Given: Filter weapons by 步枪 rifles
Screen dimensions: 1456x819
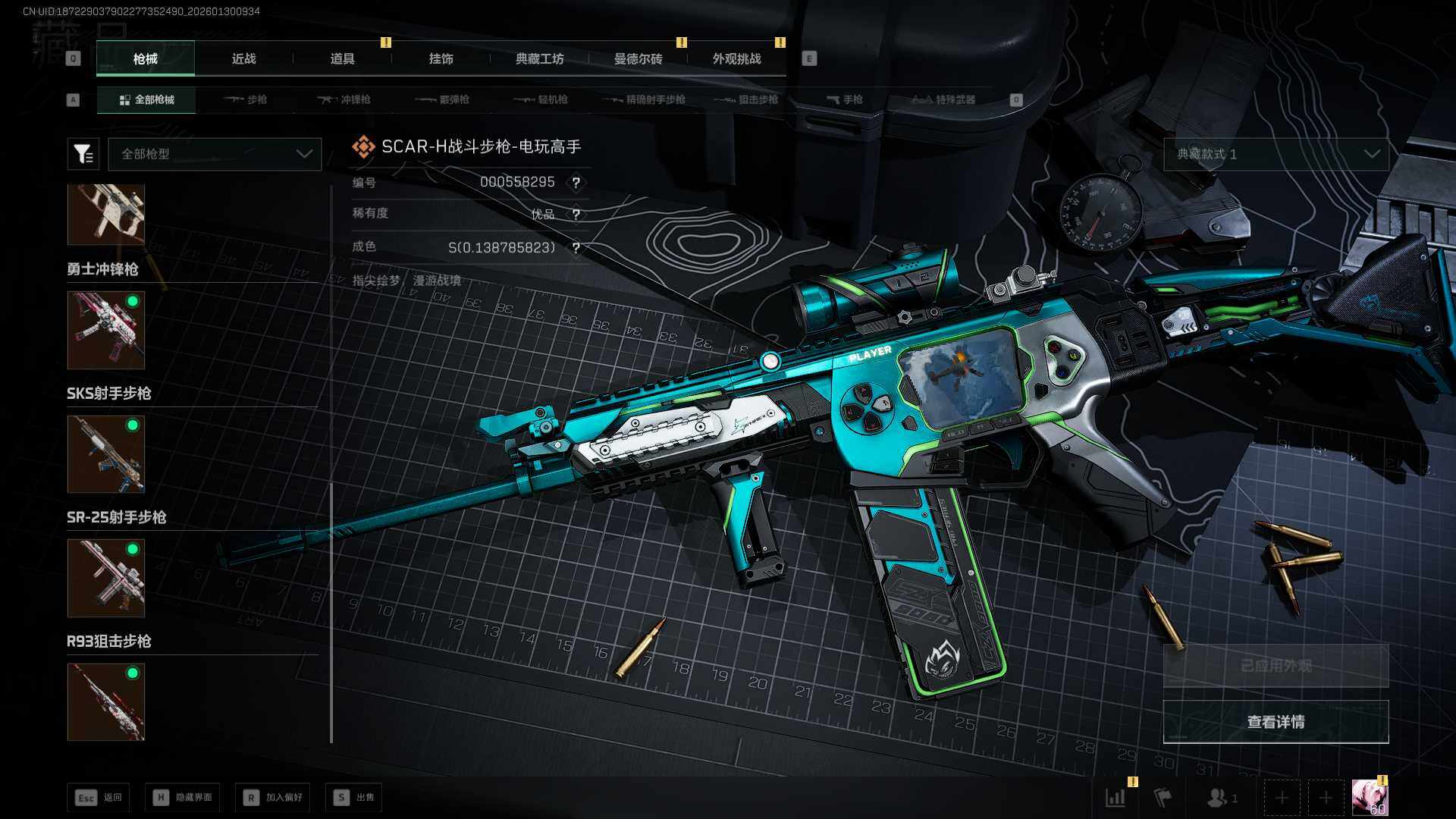Looking at the screenshot, I should (x=246, y=99).
